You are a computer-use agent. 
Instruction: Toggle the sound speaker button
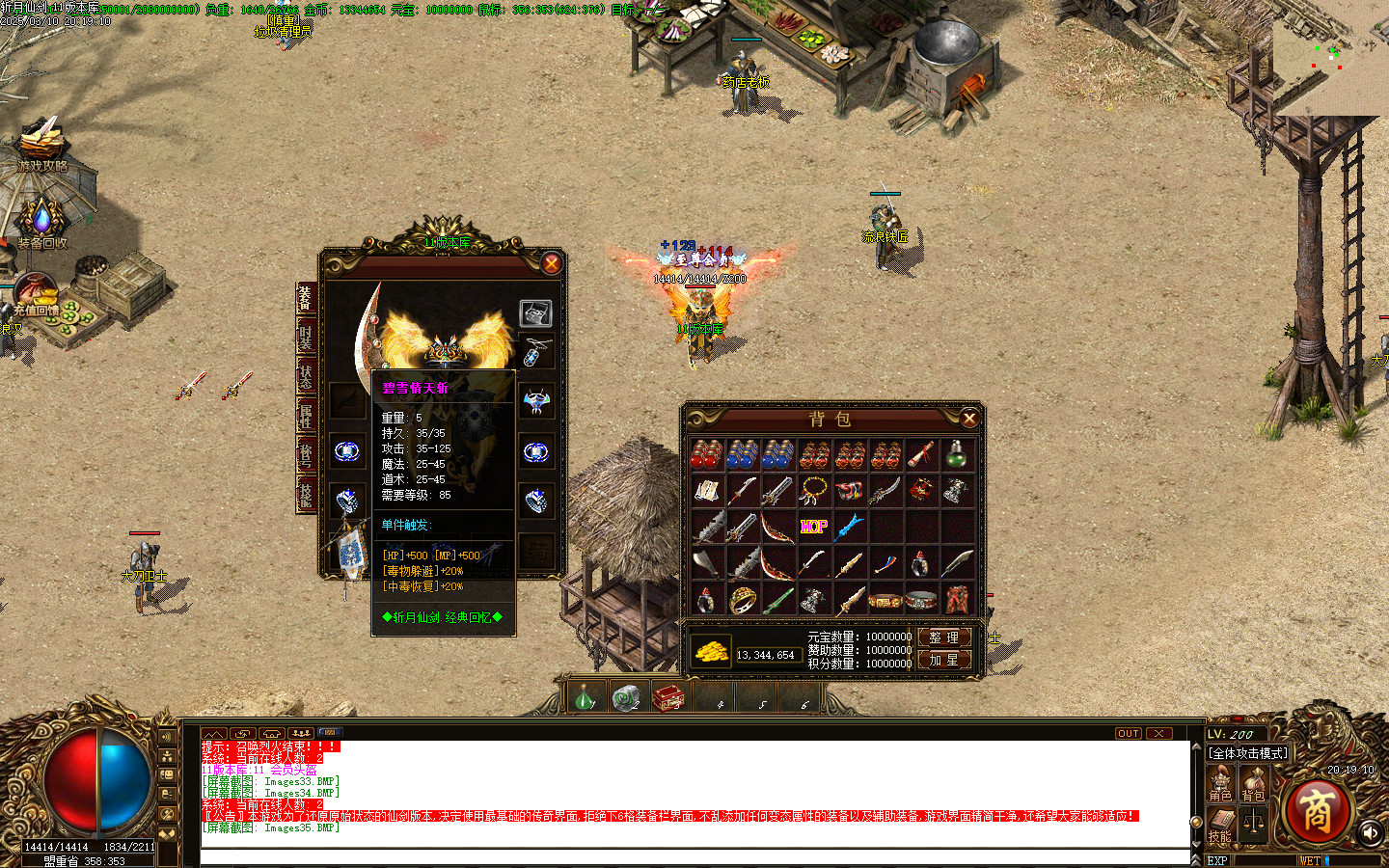(x=1370, y=831)
